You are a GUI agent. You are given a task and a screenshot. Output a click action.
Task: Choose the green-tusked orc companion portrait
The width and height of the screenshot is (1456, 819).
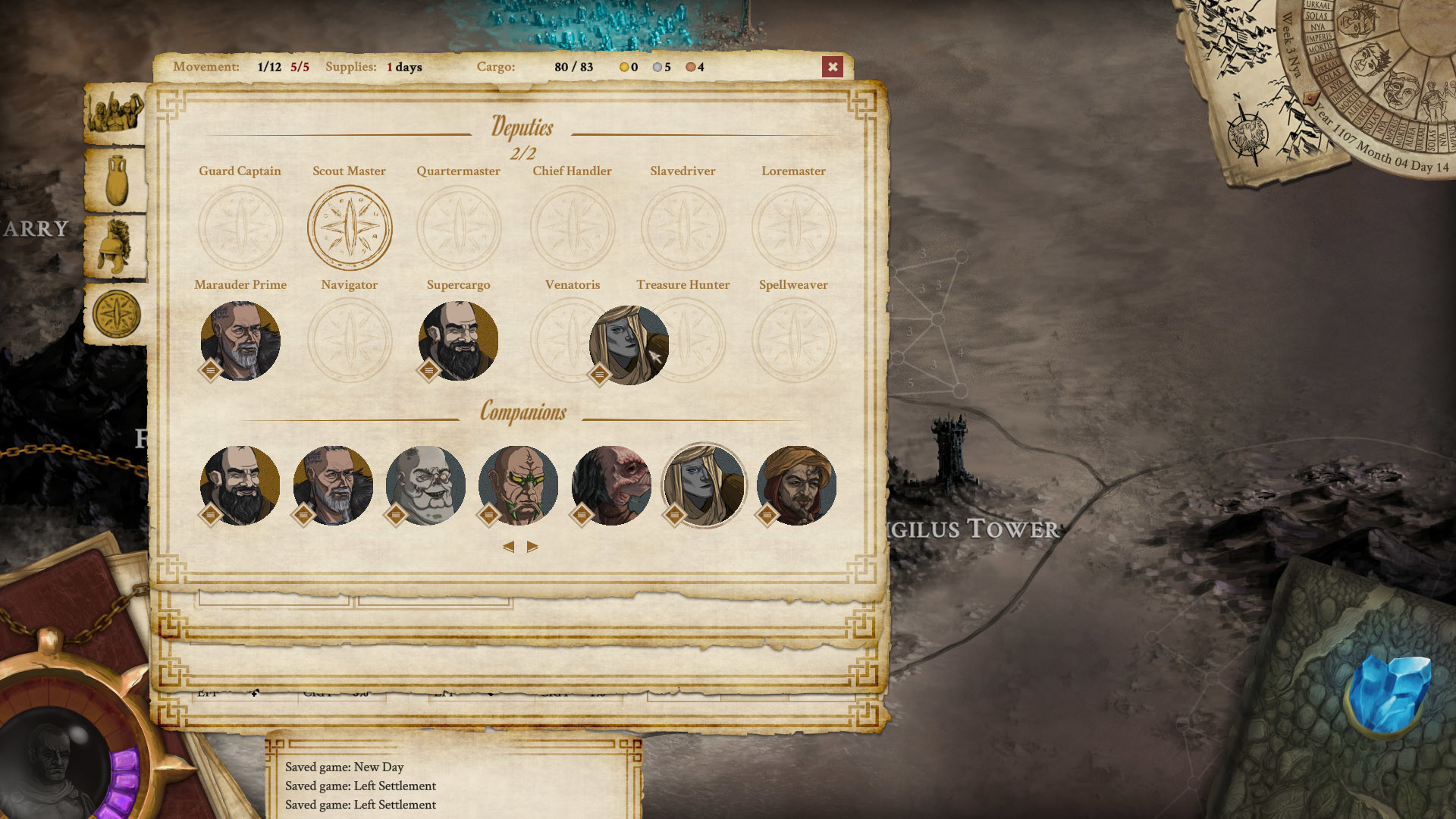click(518, 485)
